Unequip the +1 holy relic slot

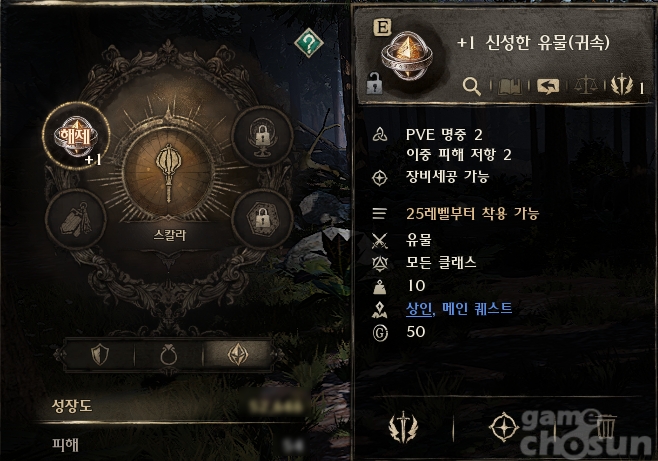pyautogui.click(x=72, y=136)
